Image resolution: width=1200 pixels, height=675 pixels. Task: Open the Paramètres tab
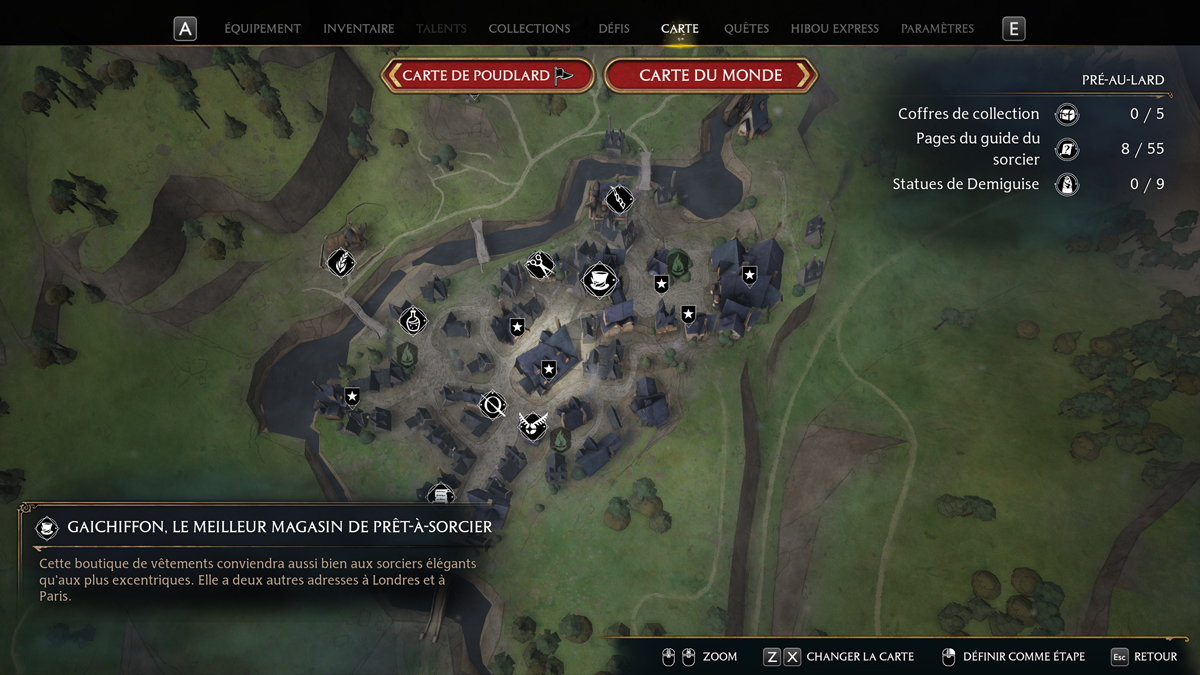coord(937,29)
